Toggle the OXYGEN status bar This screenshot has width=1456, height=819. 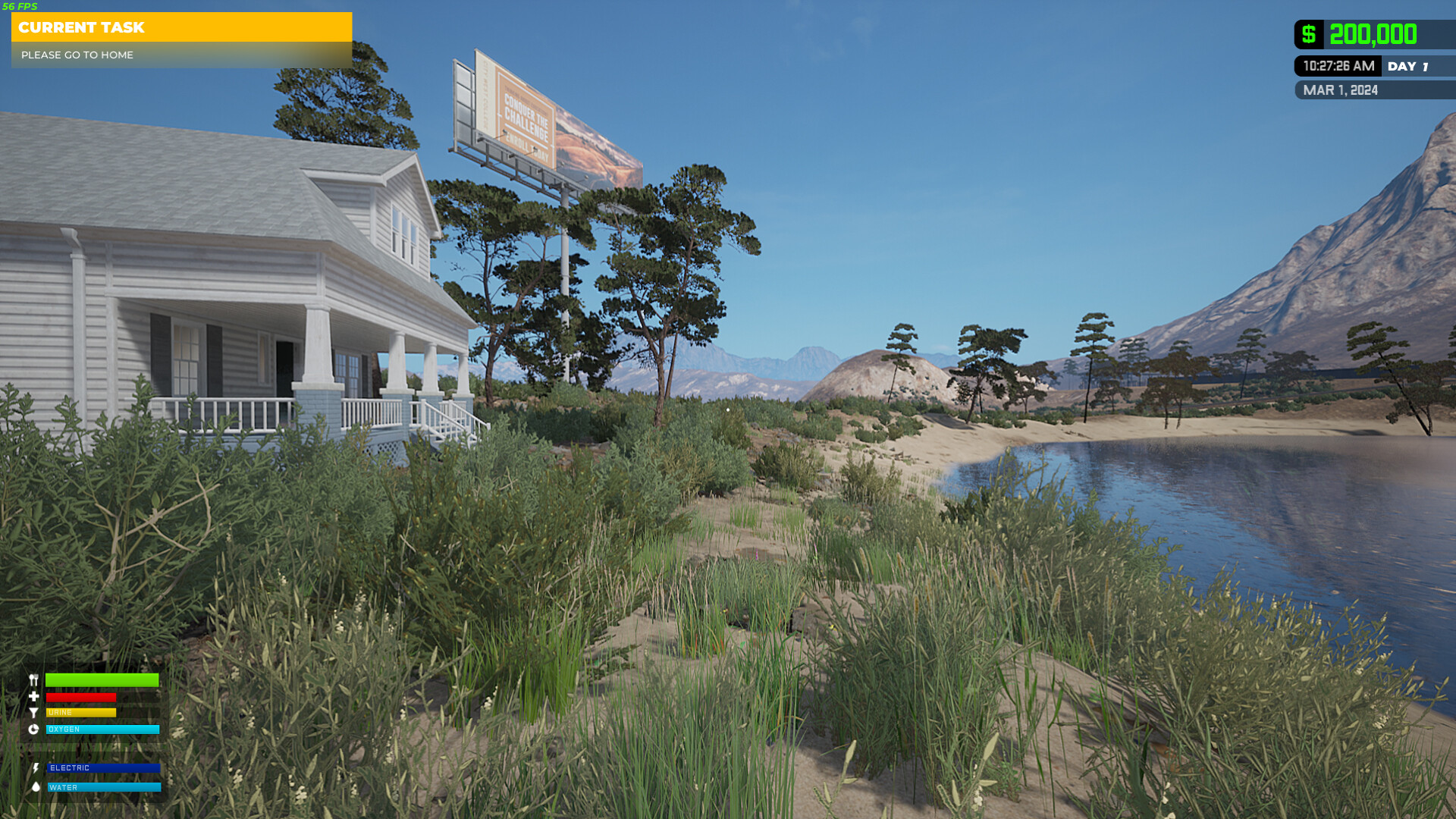click(x=102, y=730)
